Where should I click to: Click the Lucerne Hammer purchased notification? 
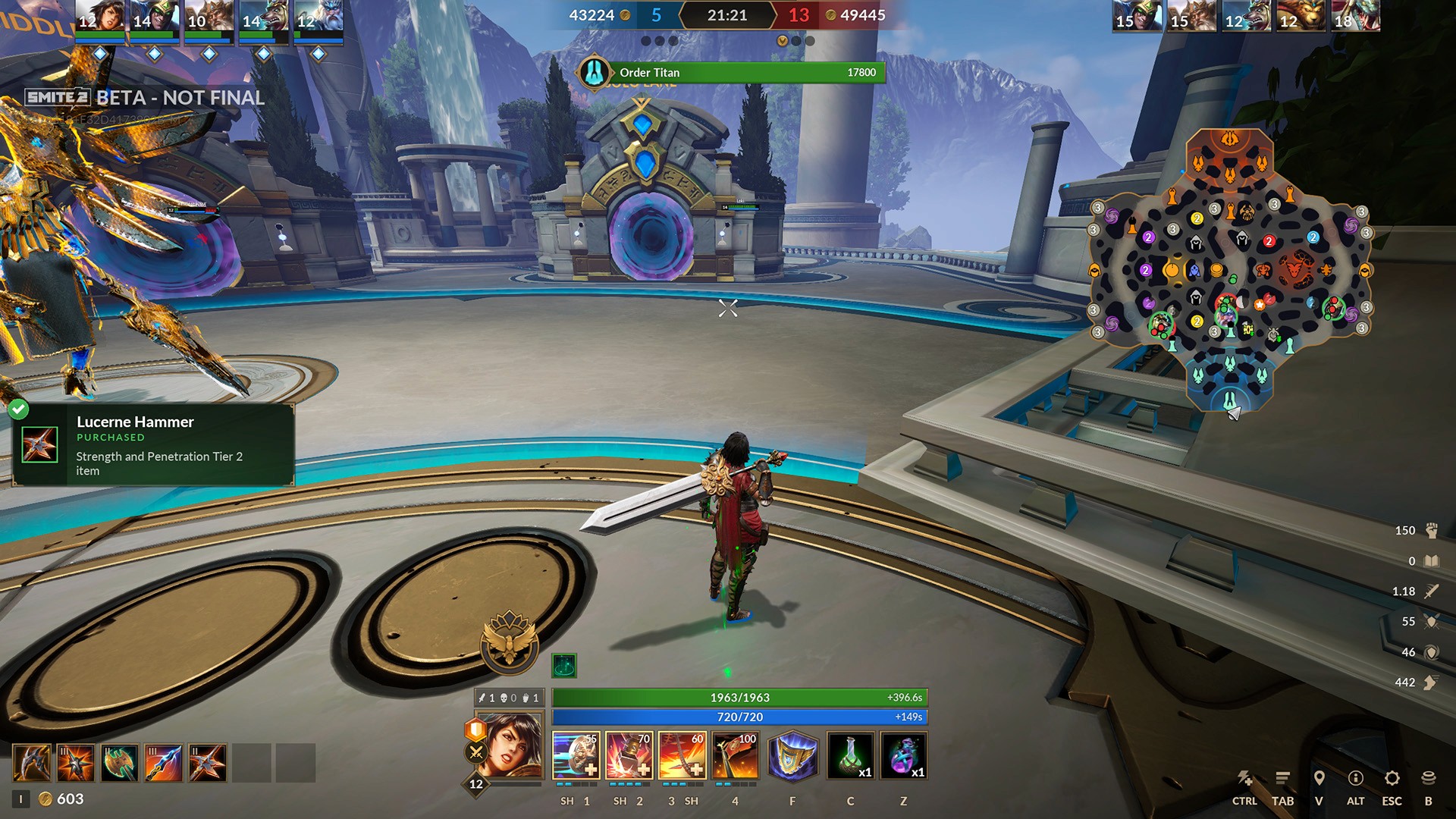click(153, 444)
